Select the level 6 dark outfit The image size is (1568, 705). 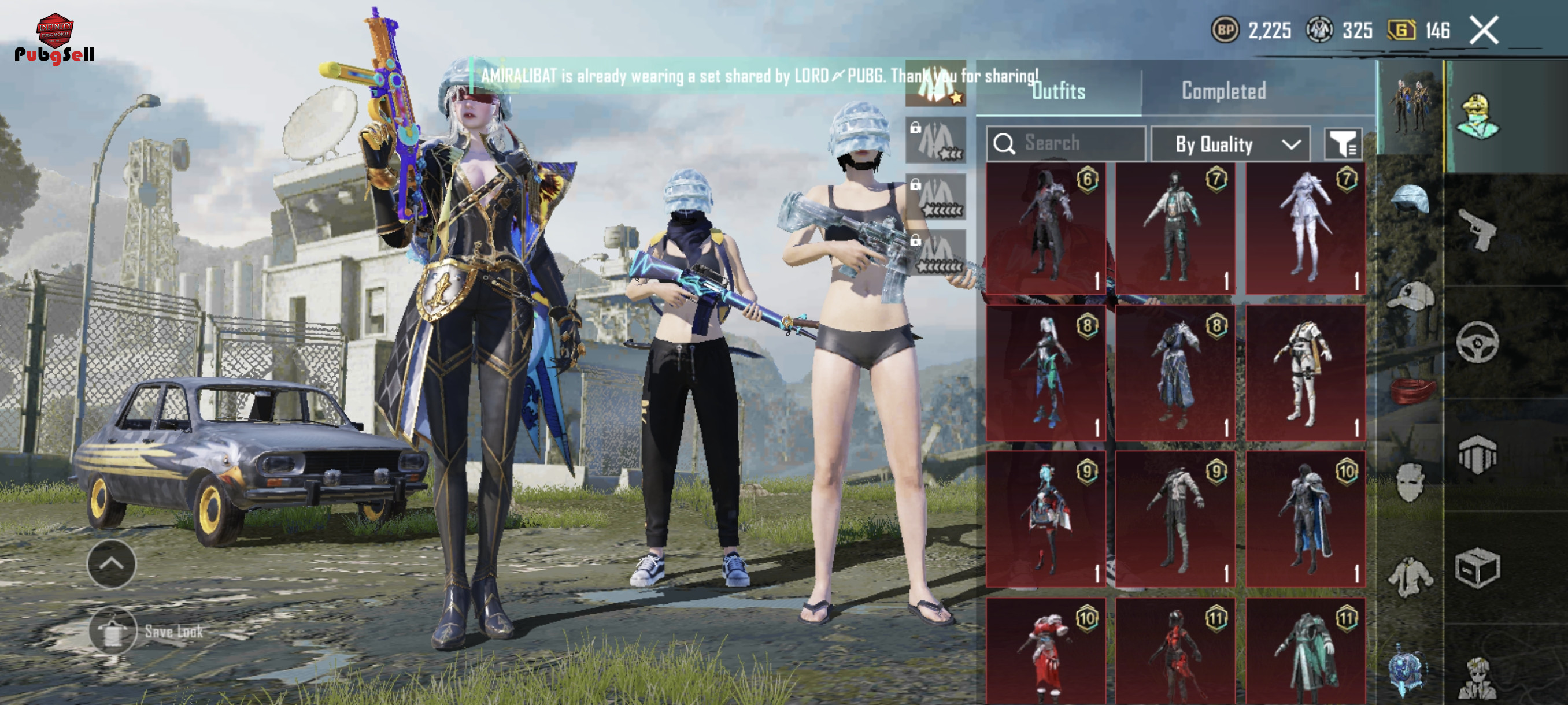tap(1046, 228)
